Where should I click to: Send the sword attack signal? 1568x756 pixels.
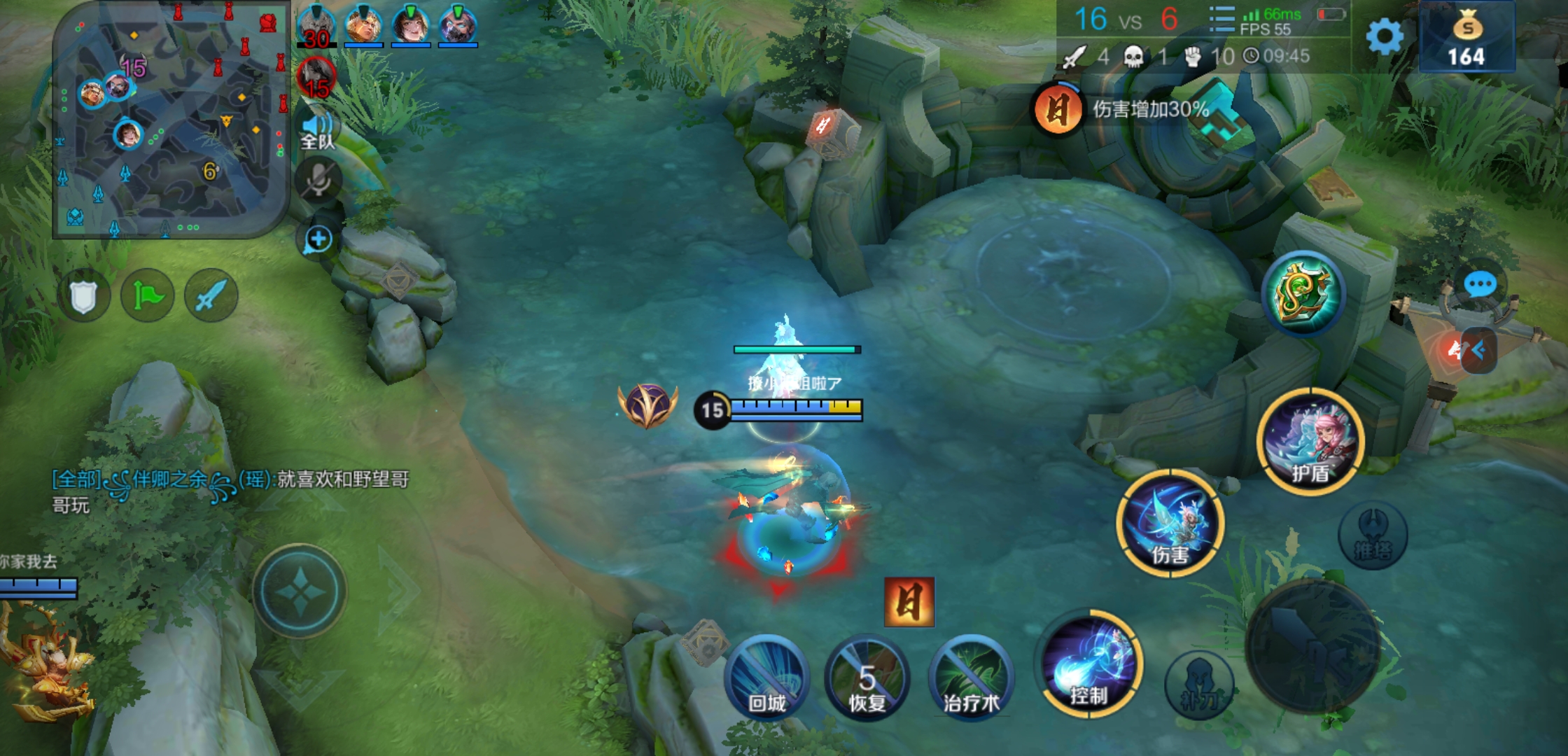[x=211, y=297]
